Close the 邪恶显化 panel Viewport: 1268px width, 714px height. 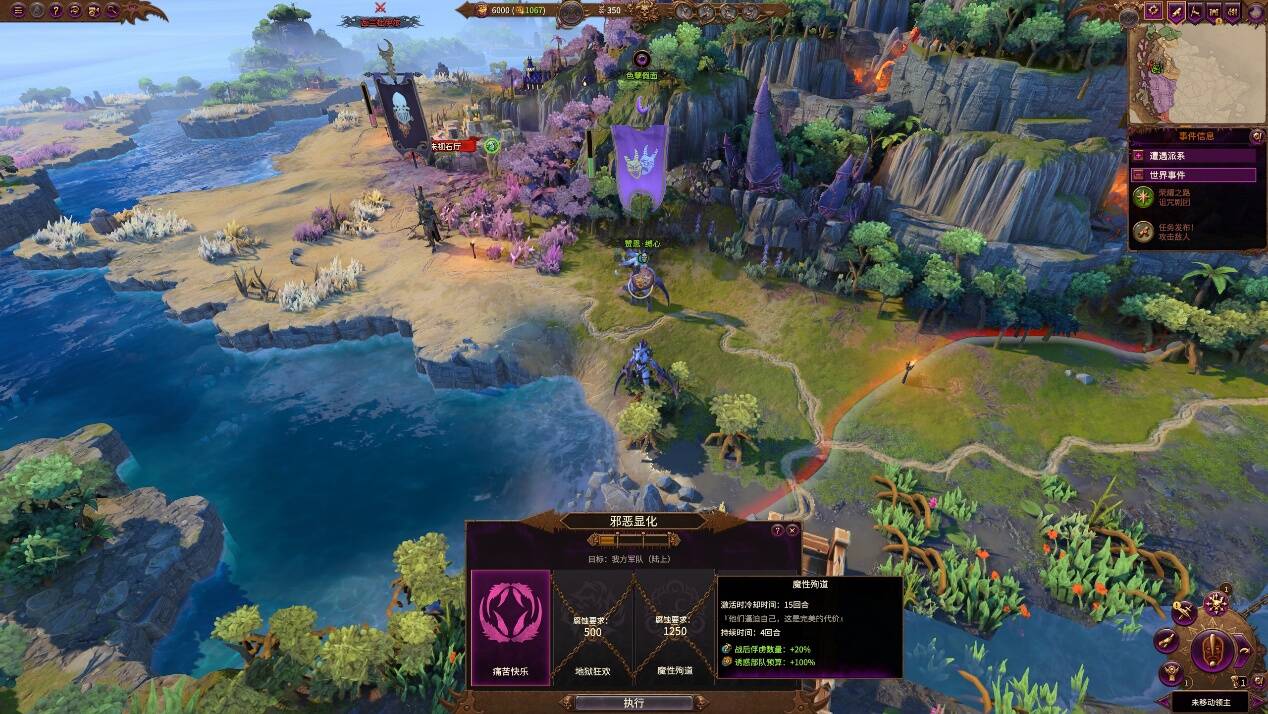tap(792, 530)
